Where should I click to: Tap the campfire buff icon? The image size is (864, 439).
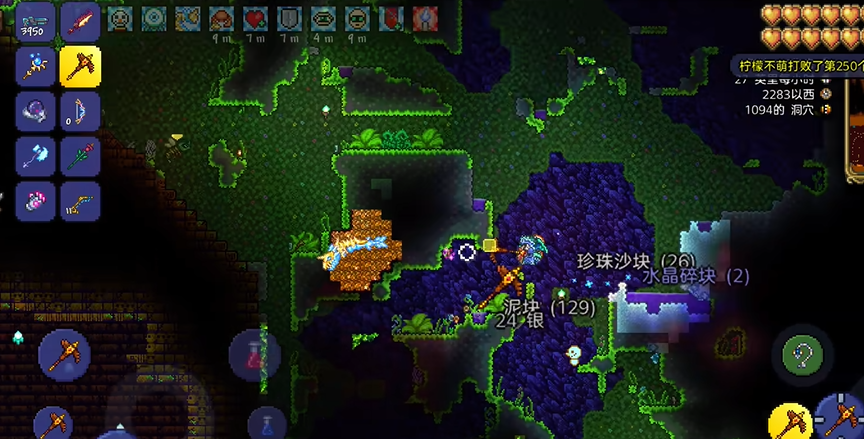click(221, 18)
